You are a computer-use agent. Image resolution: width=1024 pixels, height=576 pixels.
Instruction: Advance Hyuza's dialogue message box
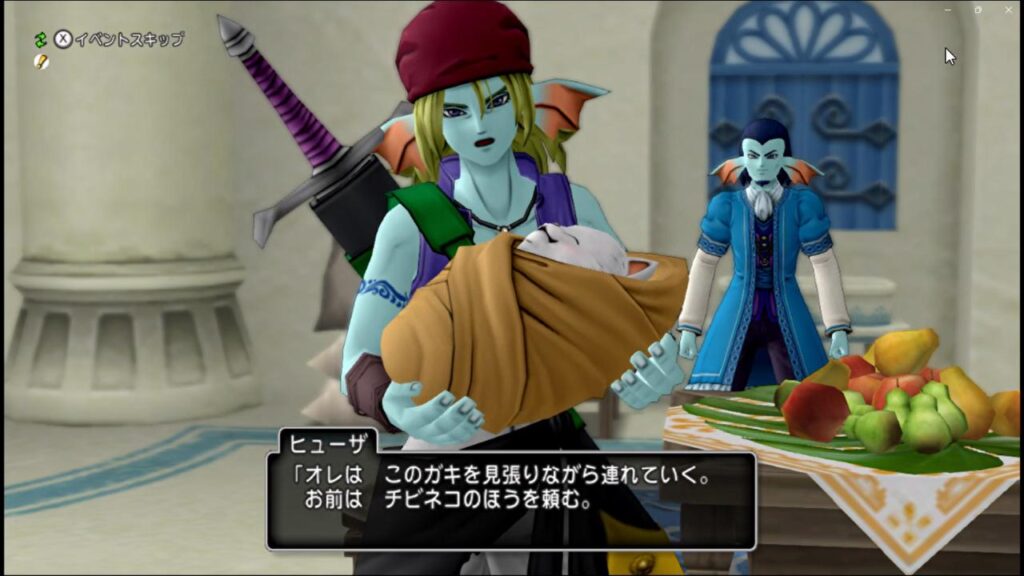(x=510, y=500)
